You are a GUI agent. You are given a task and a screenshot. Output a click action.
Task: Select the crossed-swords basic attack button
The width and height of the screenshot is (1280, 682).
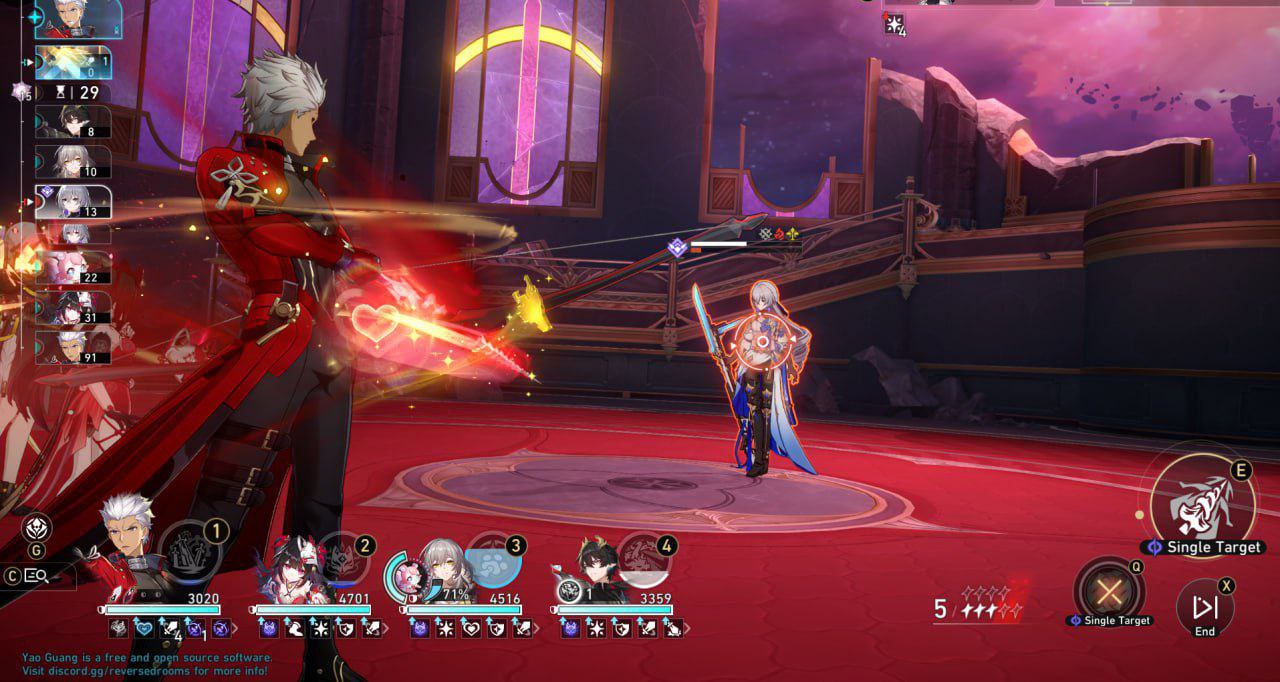pos(1107,592)
